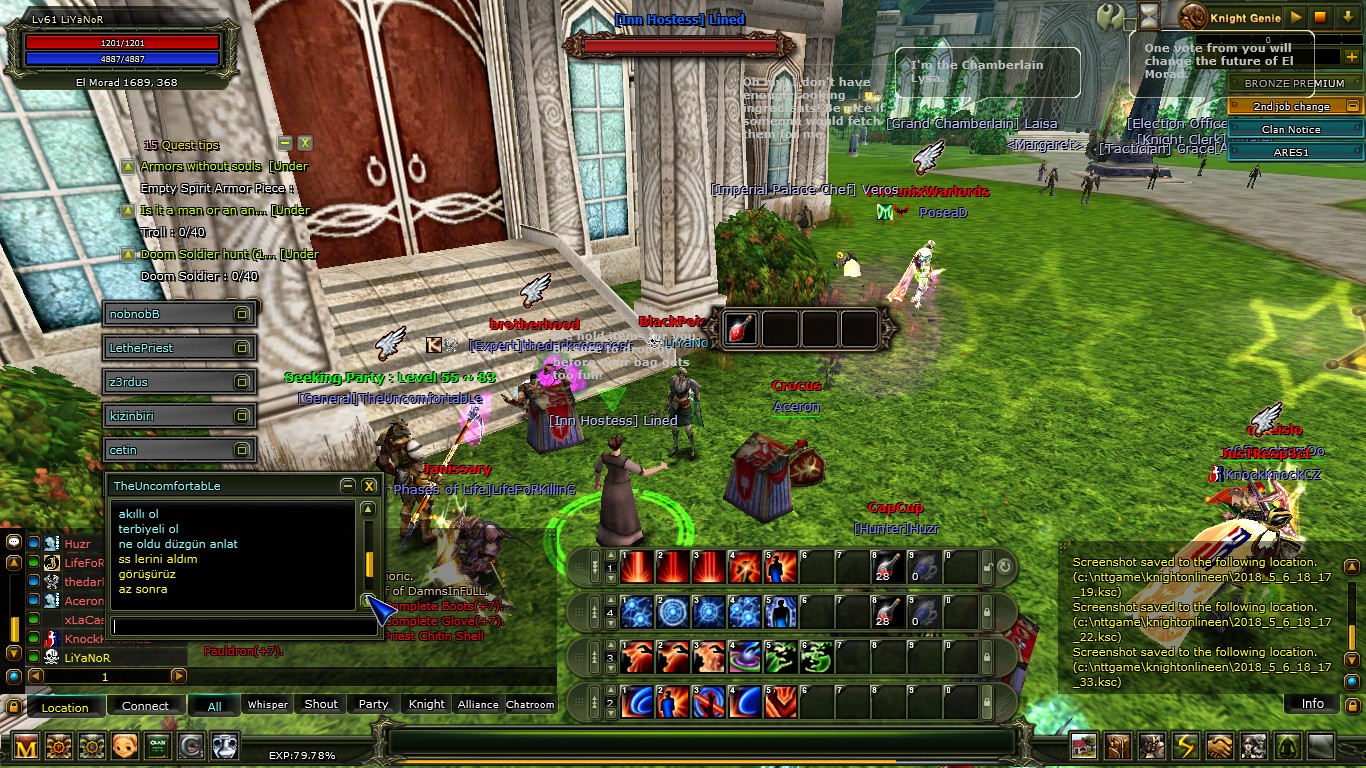Choose the Whisper chat channel
The image size is (1366, 768).
click(268, 704)
